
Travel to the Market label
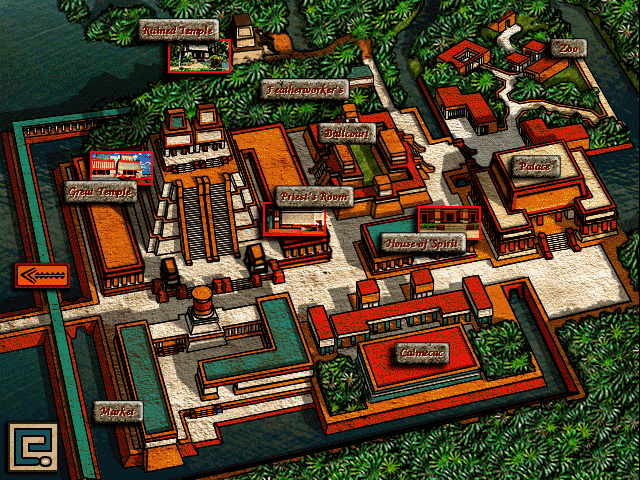pos(119,411)
